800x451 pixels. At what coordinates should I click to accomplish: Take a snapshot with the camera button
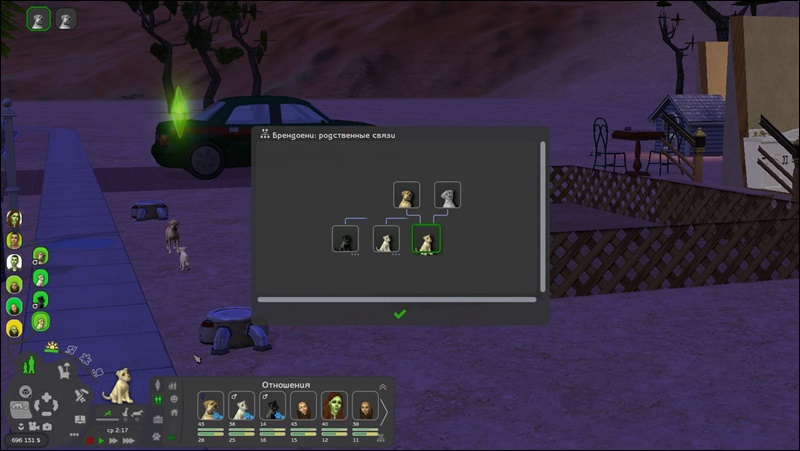click(x=47, y=427)
